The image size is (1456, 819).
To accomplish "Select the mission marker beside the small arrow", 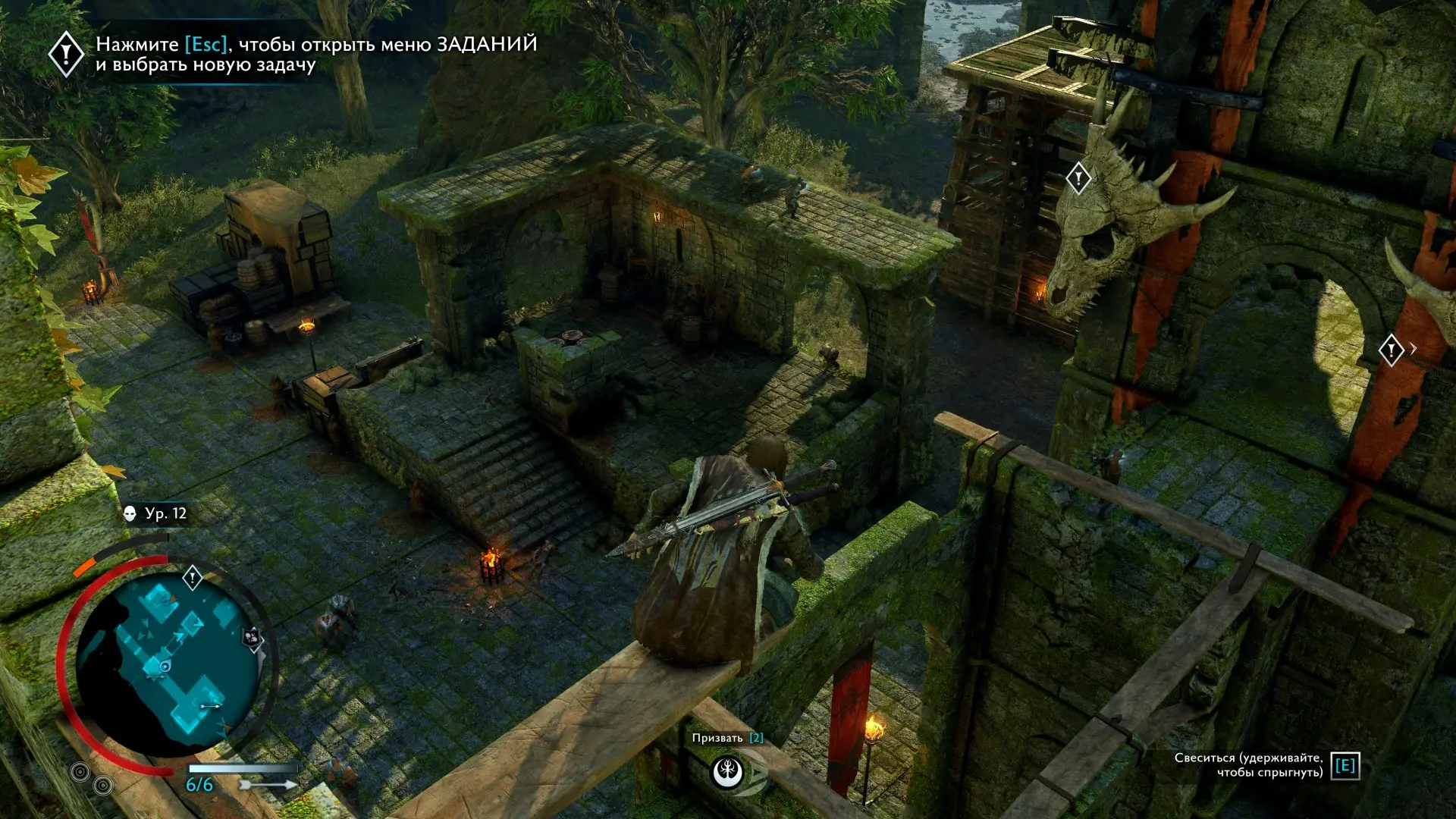I will point(1391,350).
